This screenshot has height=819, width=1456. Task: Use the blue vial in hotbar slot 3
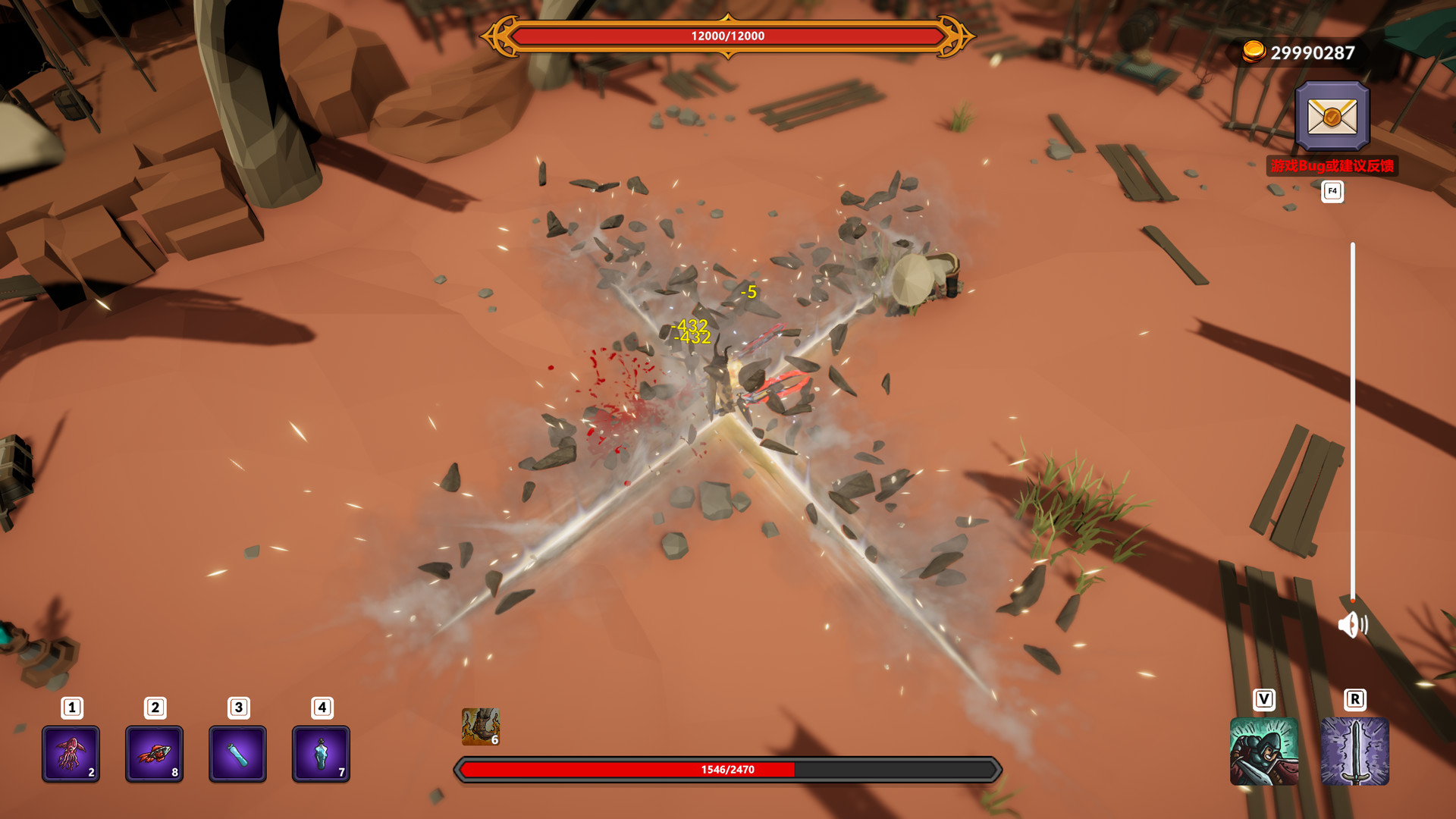tap(237, 754)
